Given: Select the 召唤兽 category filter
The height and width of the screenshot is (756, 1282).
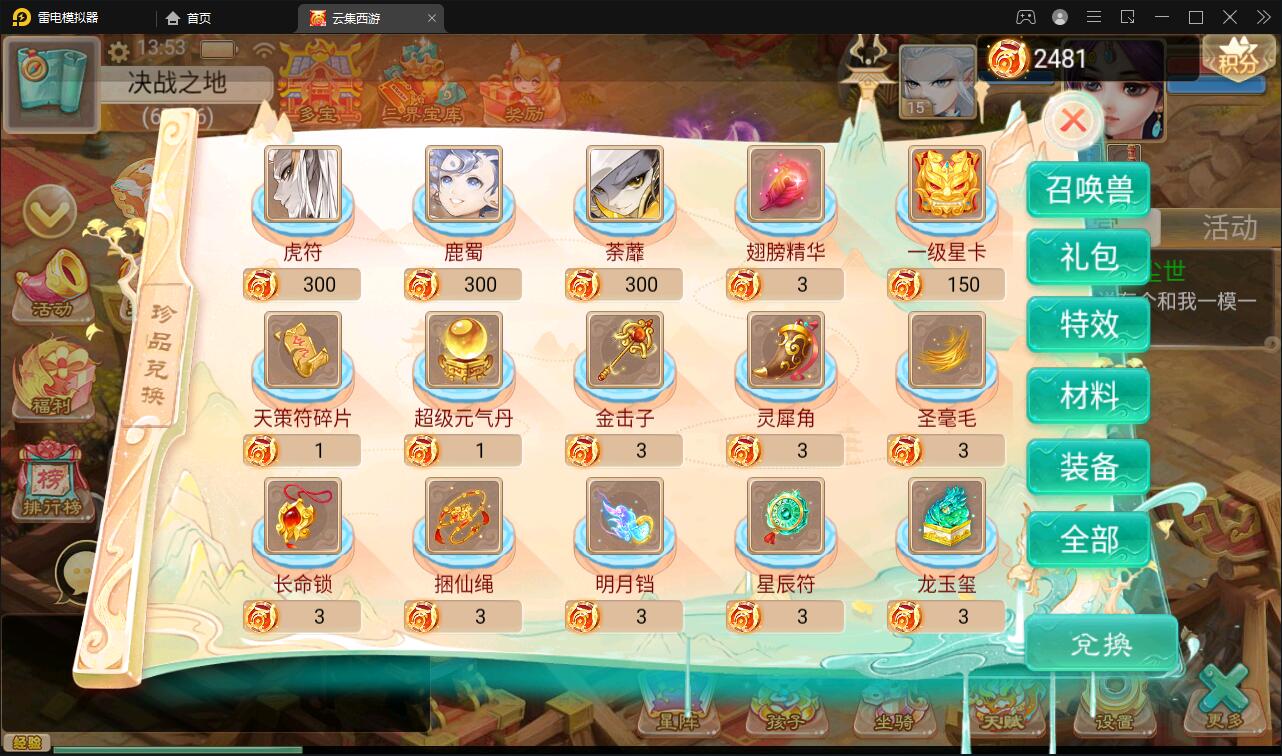Looking at the screenshot, I should (1088, 188).
